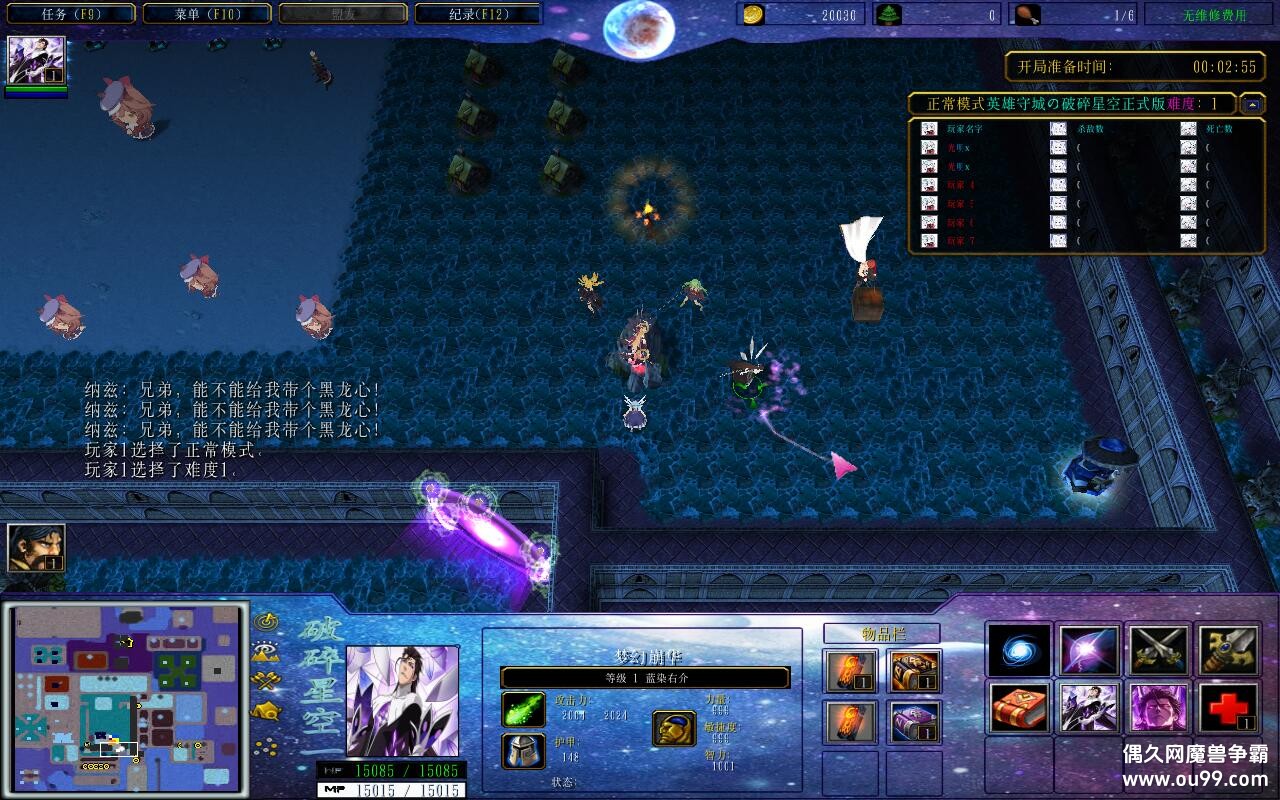Activate the purple flash ability
The height and width of the screenshot is (800, 1280).
pyautogui.click(x=1087, y=650)
